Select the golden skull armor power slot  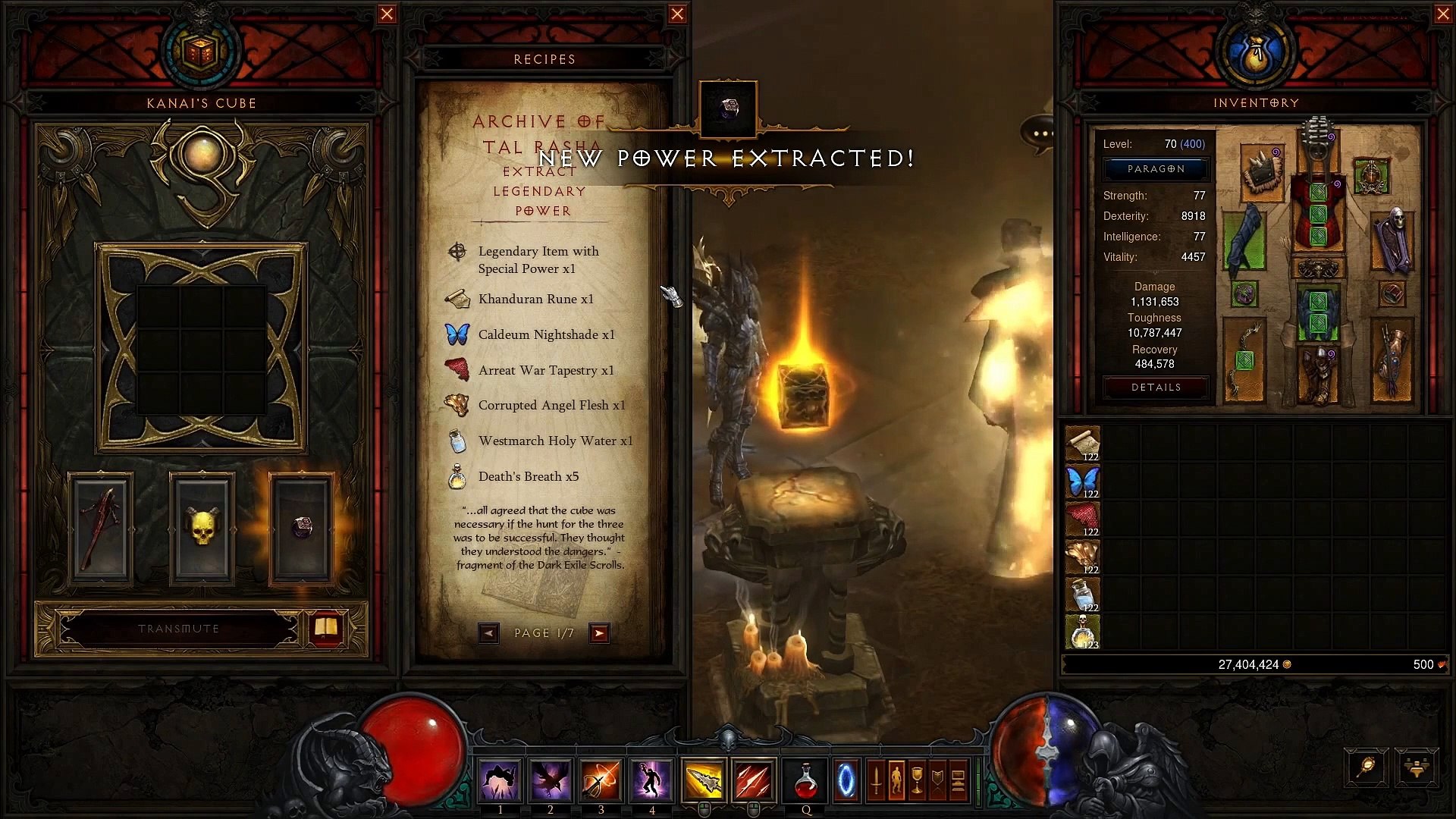pos(202,529)
